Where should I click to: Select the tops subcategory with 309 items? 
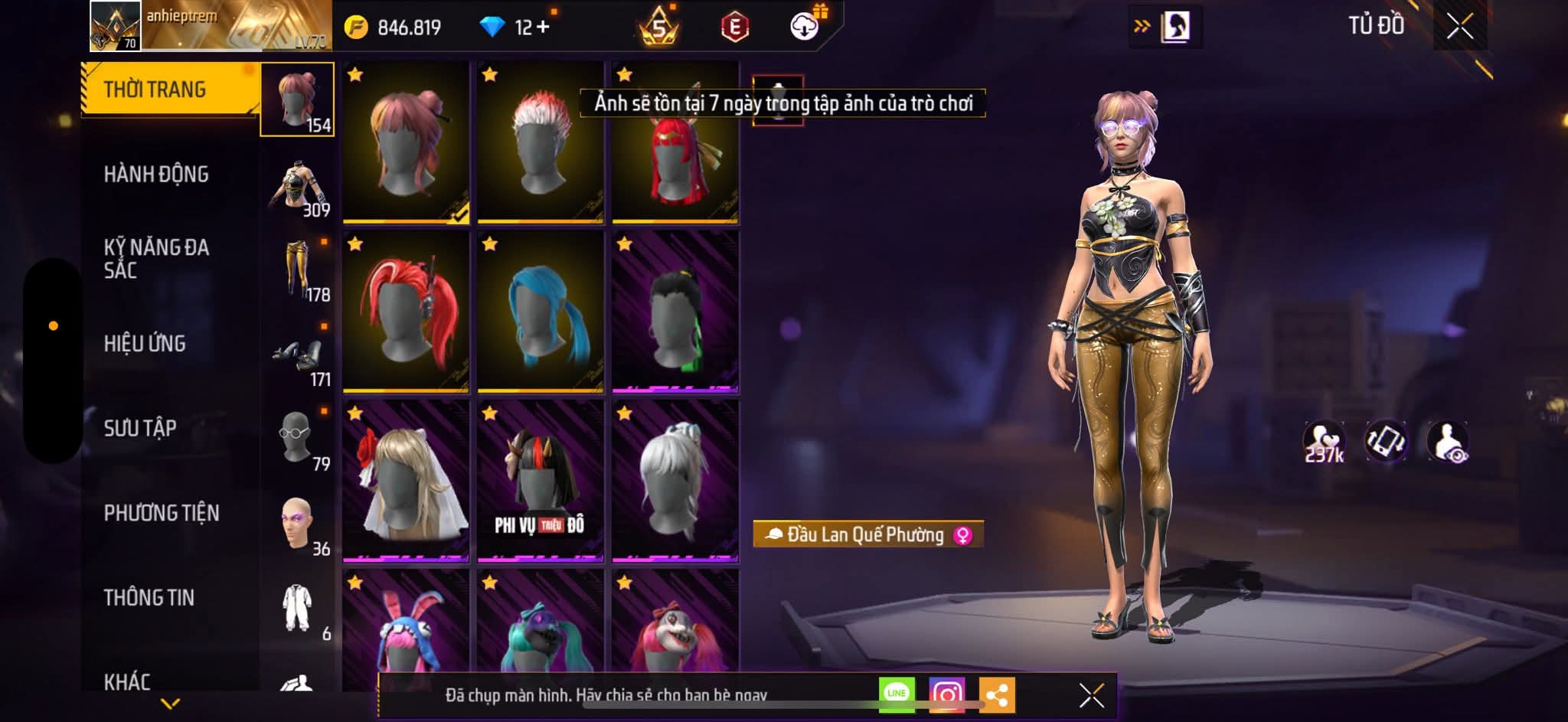[x=299, y=188]
